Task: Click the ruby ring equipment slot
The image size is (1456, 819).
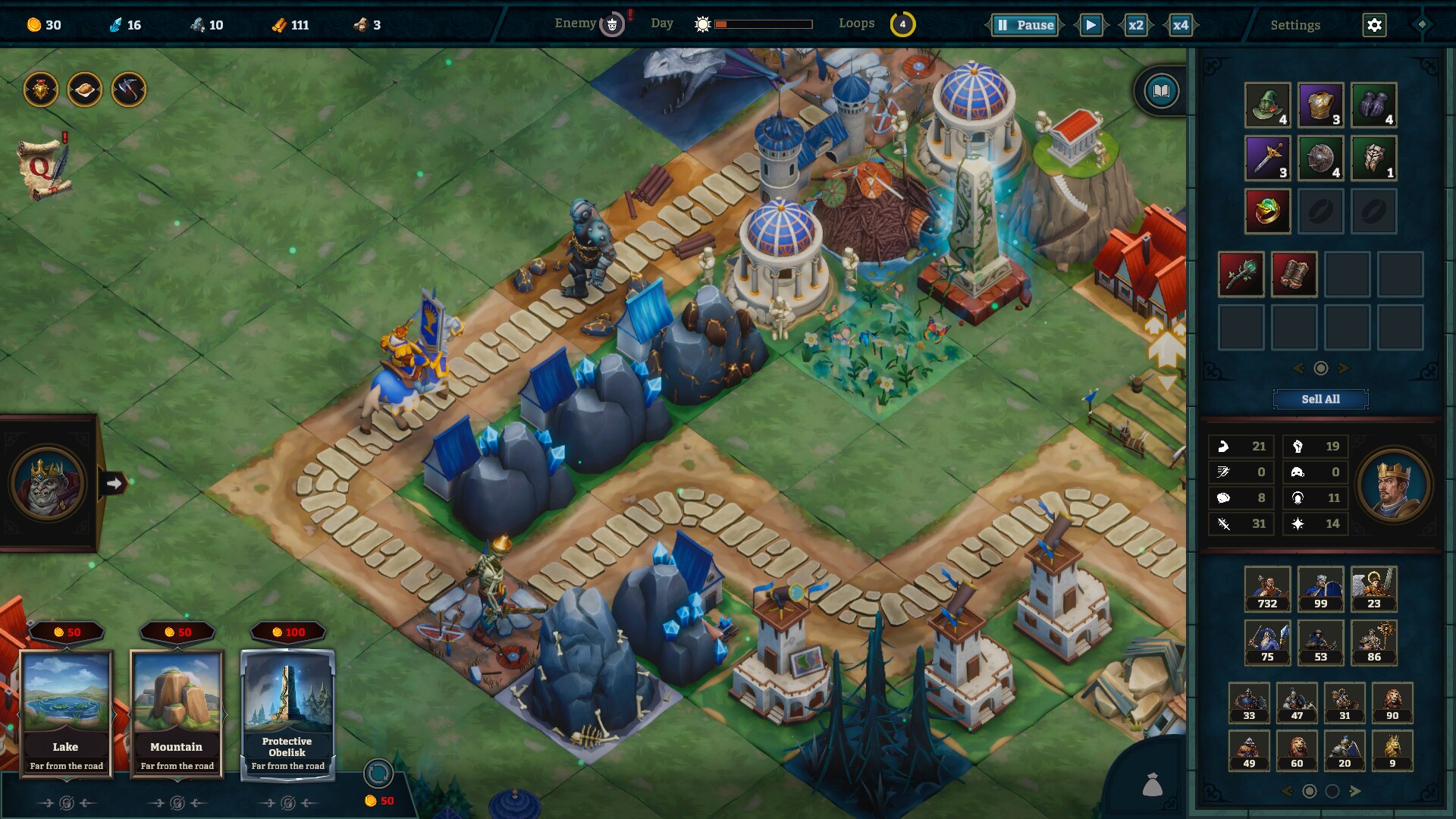Action: click(x=1267, y=211)
